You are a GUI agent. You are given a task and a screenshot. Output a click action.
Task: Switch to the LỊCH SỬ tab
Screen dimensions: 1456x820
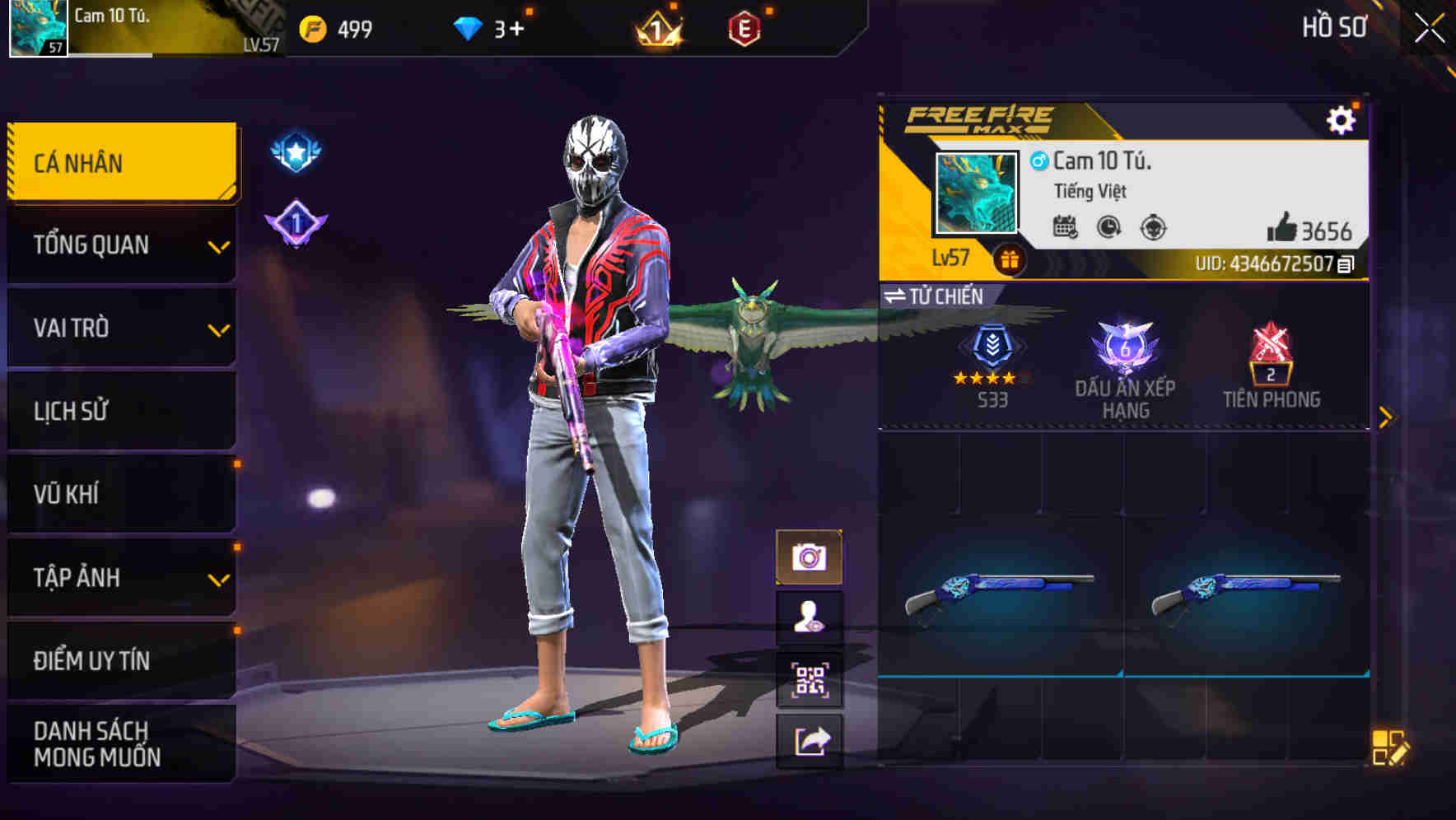pos(120,411)
